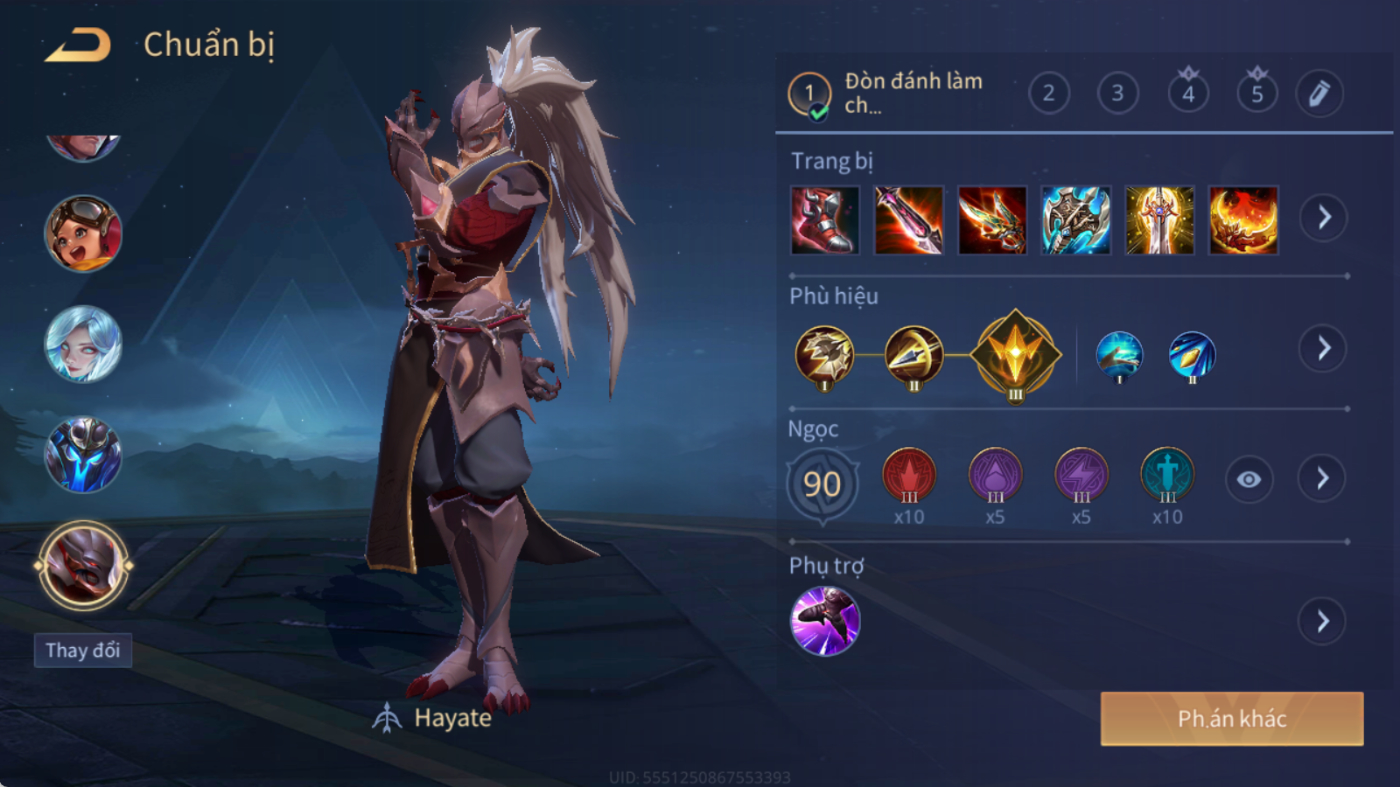Expand the Phù hiệu badge section
This screenshot has width=1400, height=787.
tap(1323, 348)
